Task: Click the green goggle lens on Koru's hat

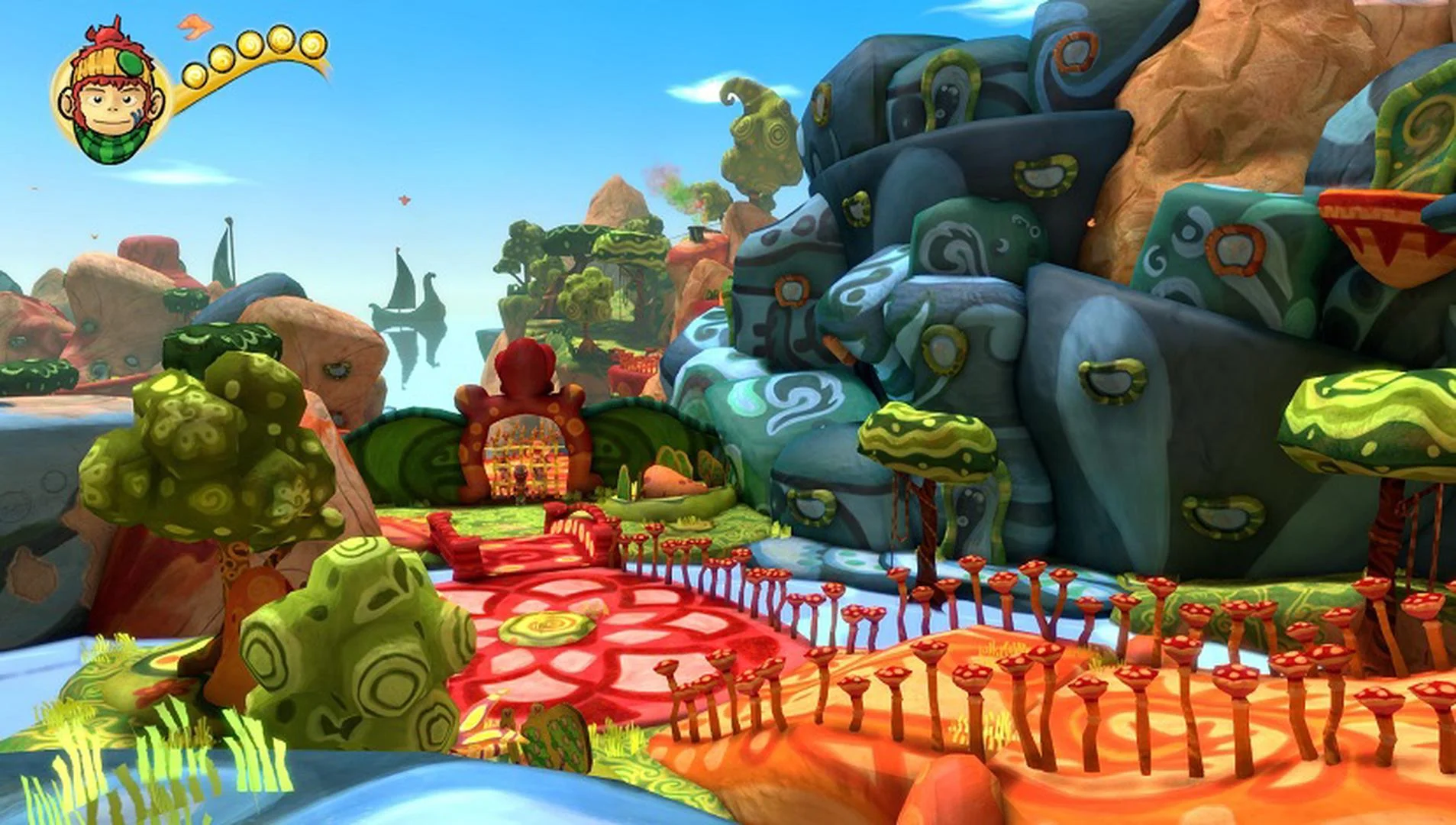Action: (131, 63)
